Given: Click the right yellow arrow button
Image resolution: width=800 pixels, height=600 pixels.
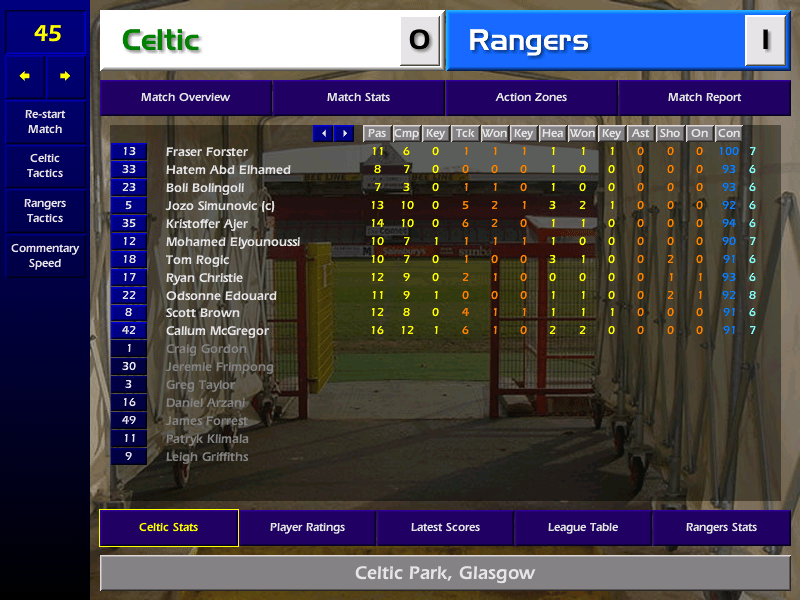Looking at the screenshot, I should coord(65,76).
